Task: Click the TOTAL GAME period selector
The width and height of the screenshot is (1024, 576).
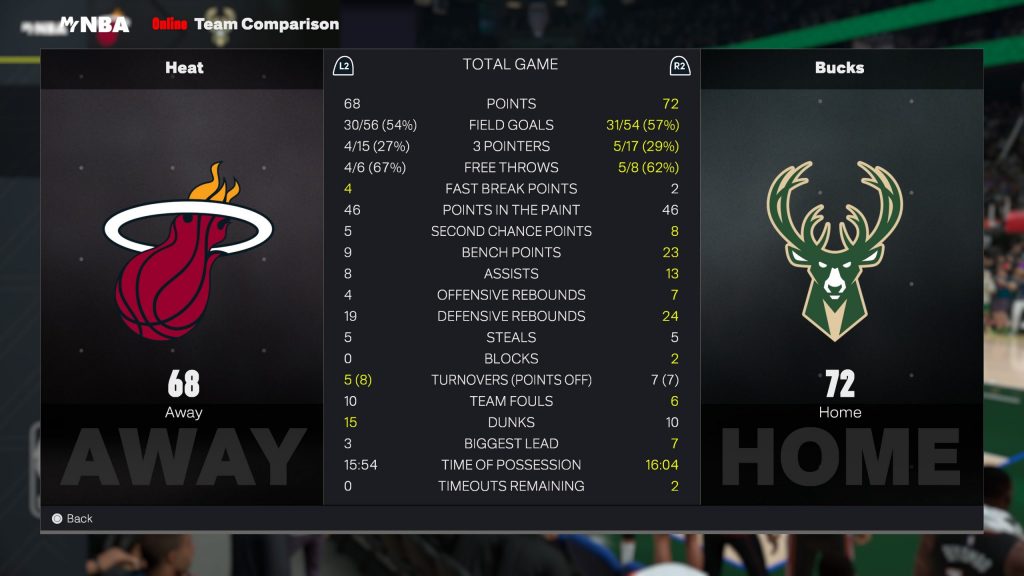Action: tap(510, 65)
